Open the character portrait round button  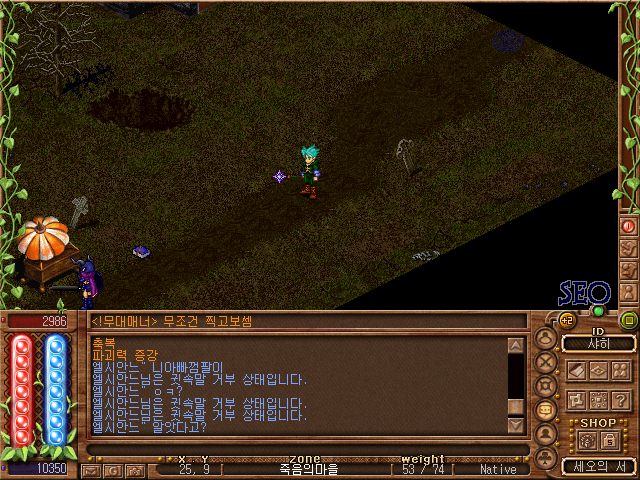coord(546,340)
